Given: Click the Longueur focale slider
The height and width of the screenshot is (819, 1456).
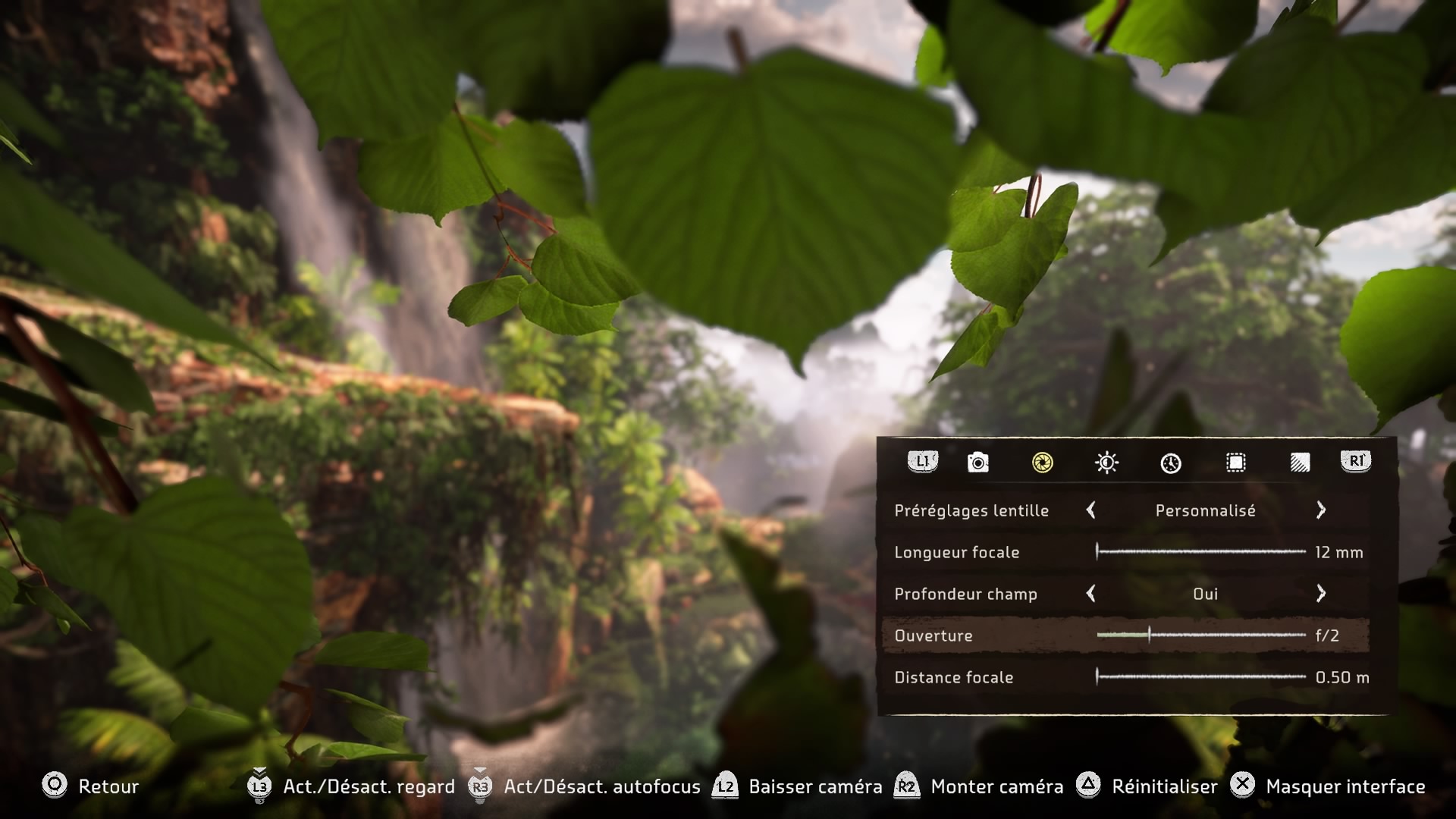Looking at the screenshot, I should [1201, 552].
